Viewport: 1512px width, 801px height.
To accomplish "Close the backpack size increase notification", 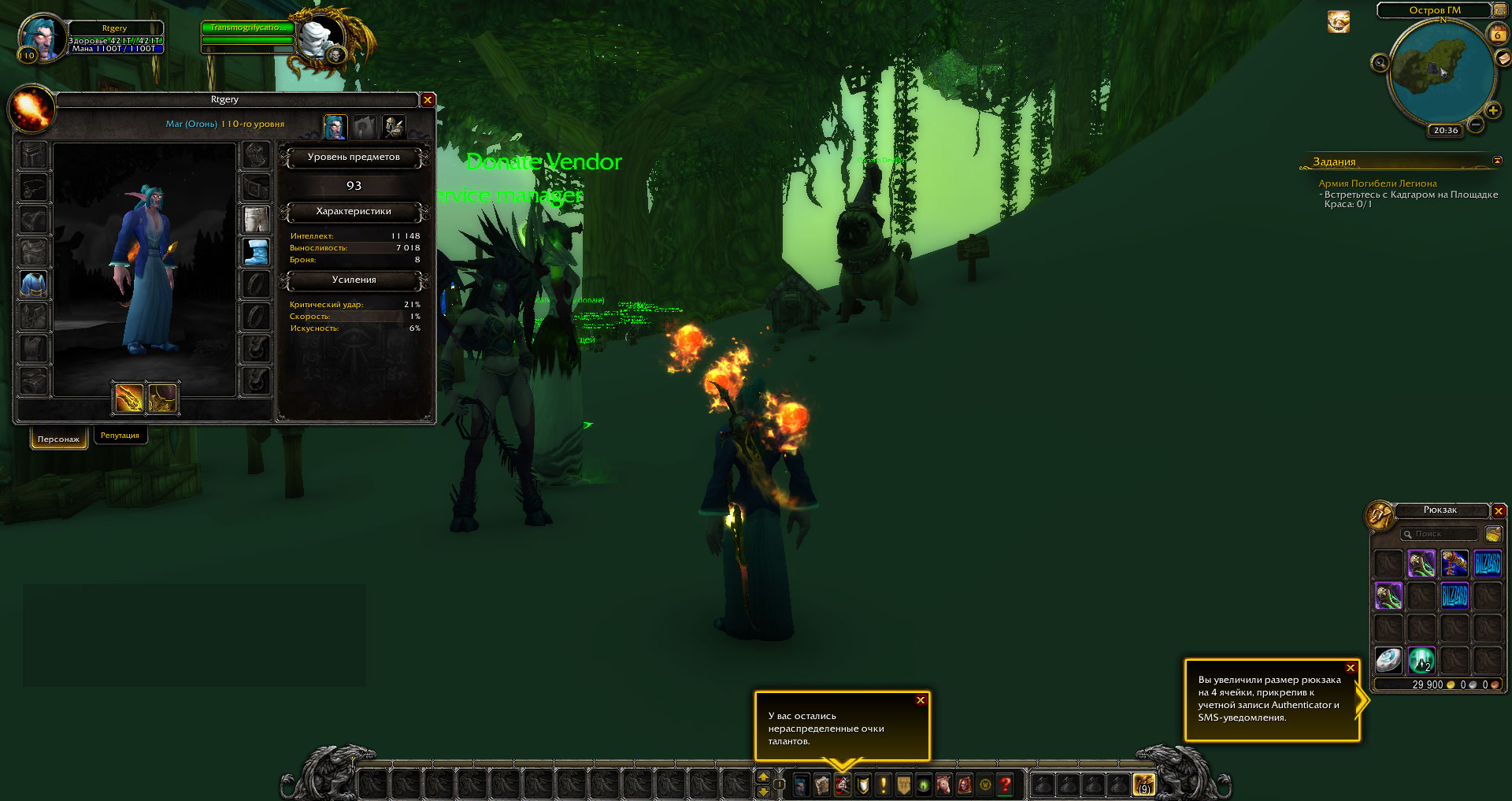I will pyautogui.click(x=1351, y=668).
